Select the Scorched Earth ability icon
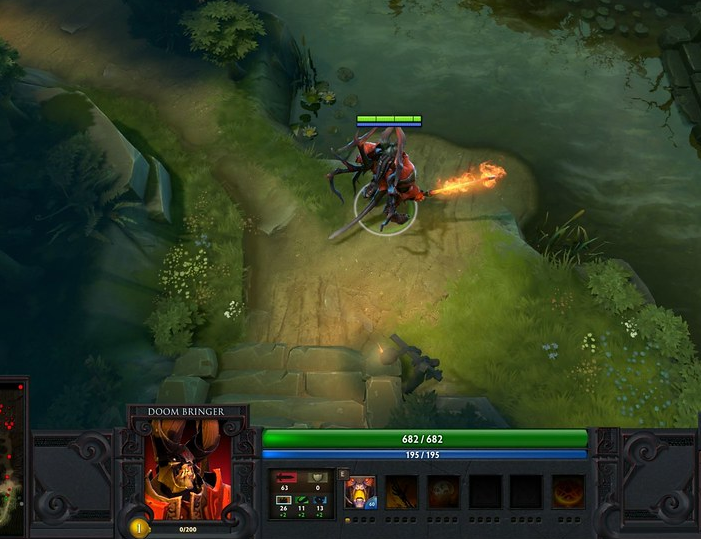This screenshot has width=701, height=539. pyautogui.click(x=402, y=492)
